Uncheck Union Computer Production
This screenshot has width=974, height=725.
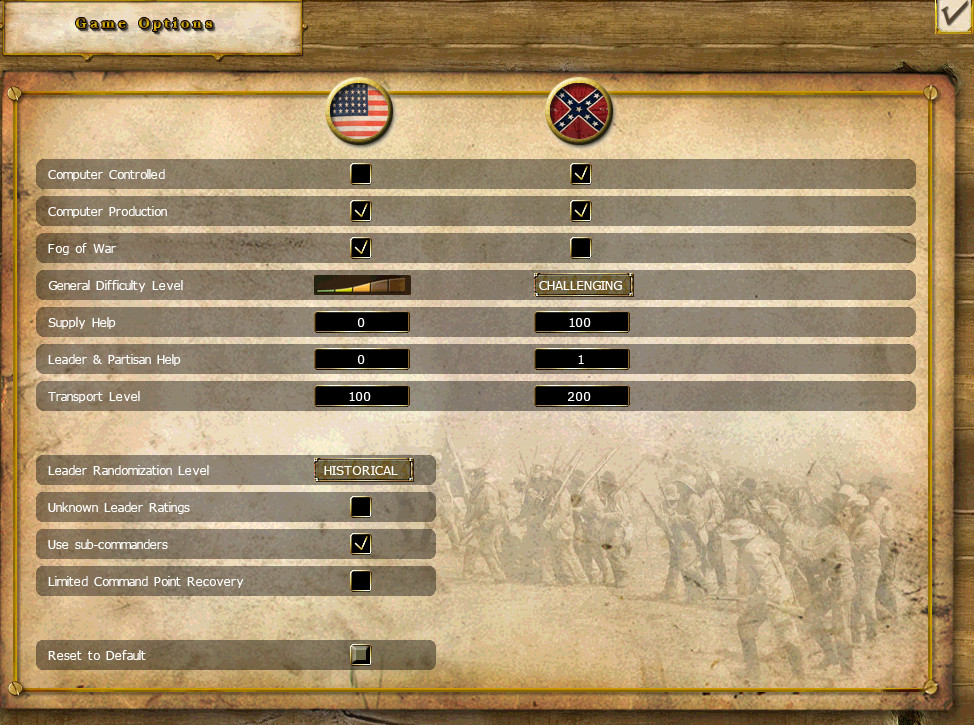[361, 211]
